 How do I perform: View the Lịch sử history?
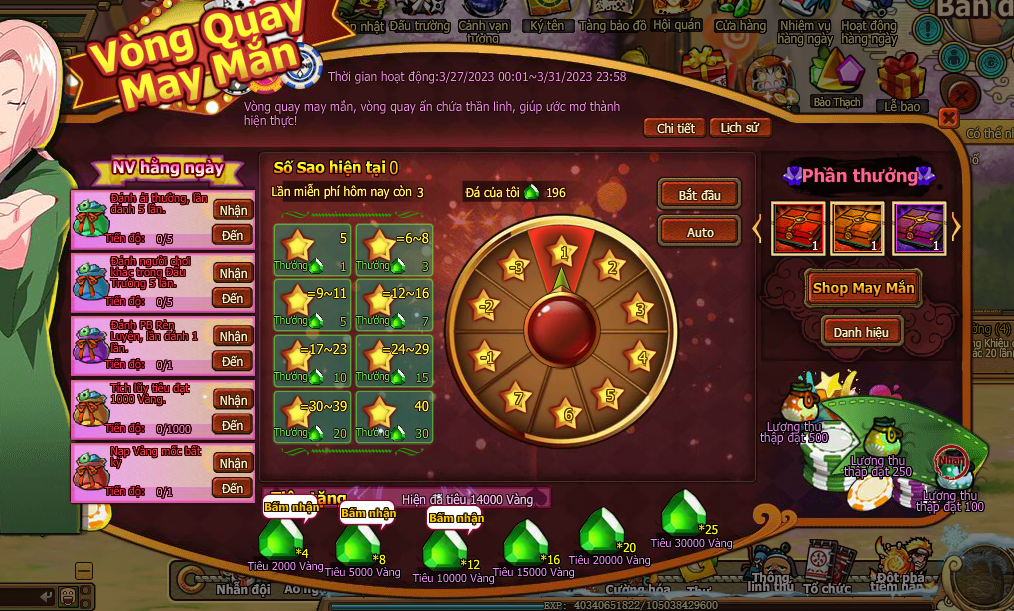(x=740, y=128)
